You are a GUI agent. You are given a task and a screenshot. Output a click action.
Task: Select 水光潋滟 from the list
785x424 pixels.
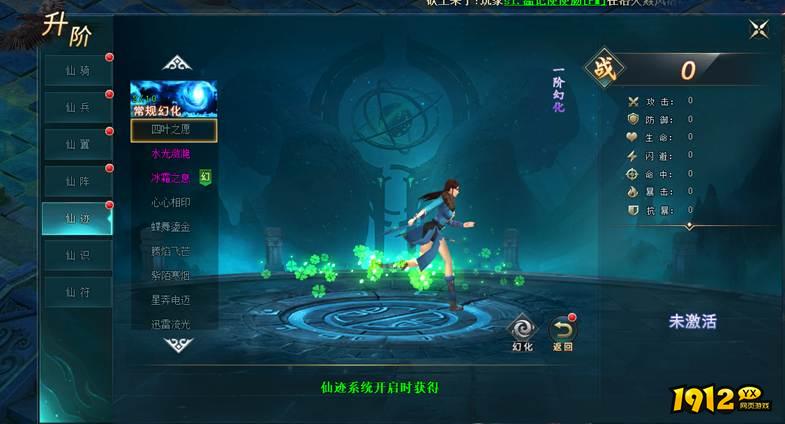pos(170,154)
